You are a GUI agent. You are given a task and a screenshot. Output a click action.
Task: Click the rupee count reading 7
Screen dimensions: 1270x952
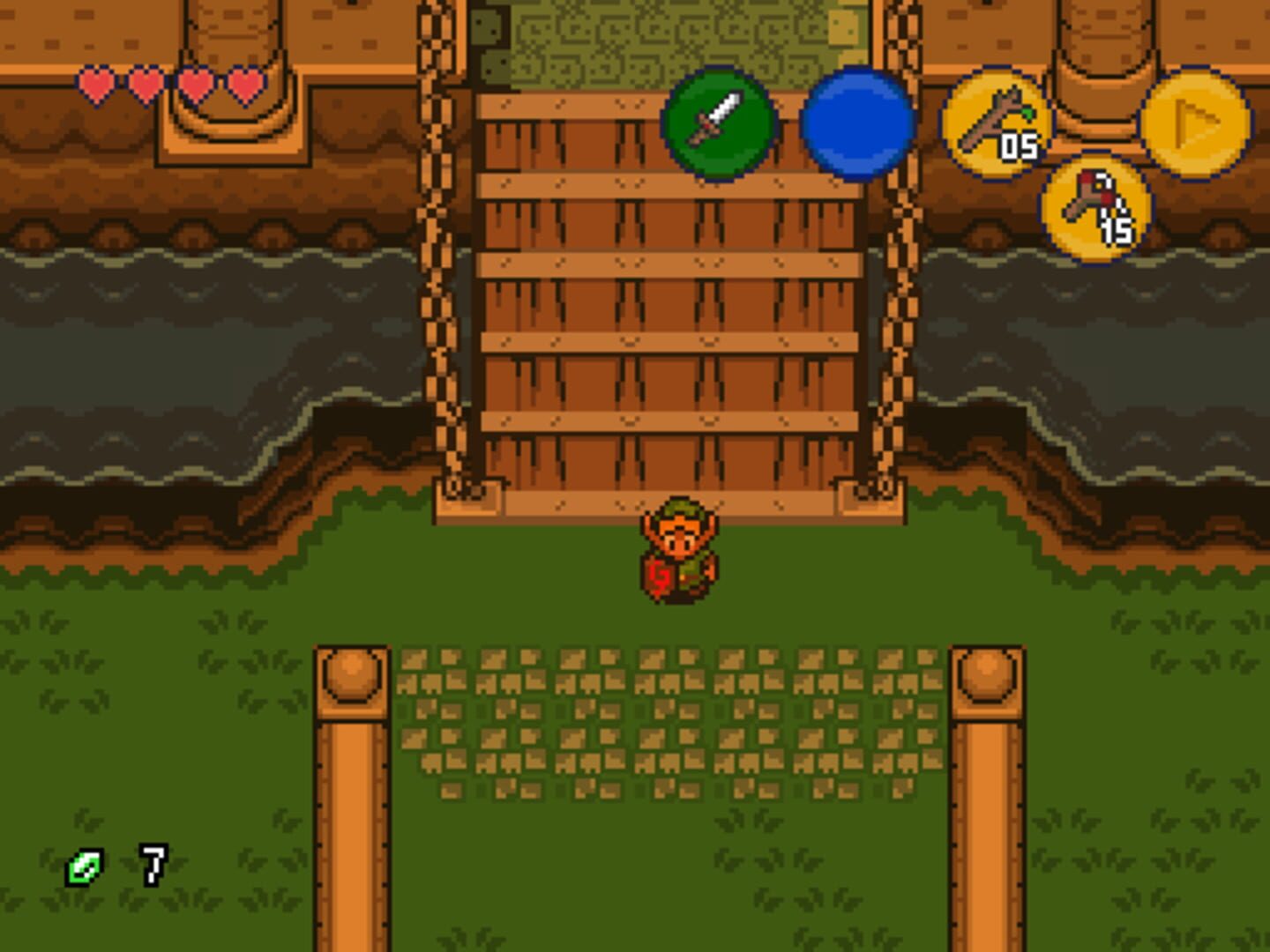pos(152,866)
